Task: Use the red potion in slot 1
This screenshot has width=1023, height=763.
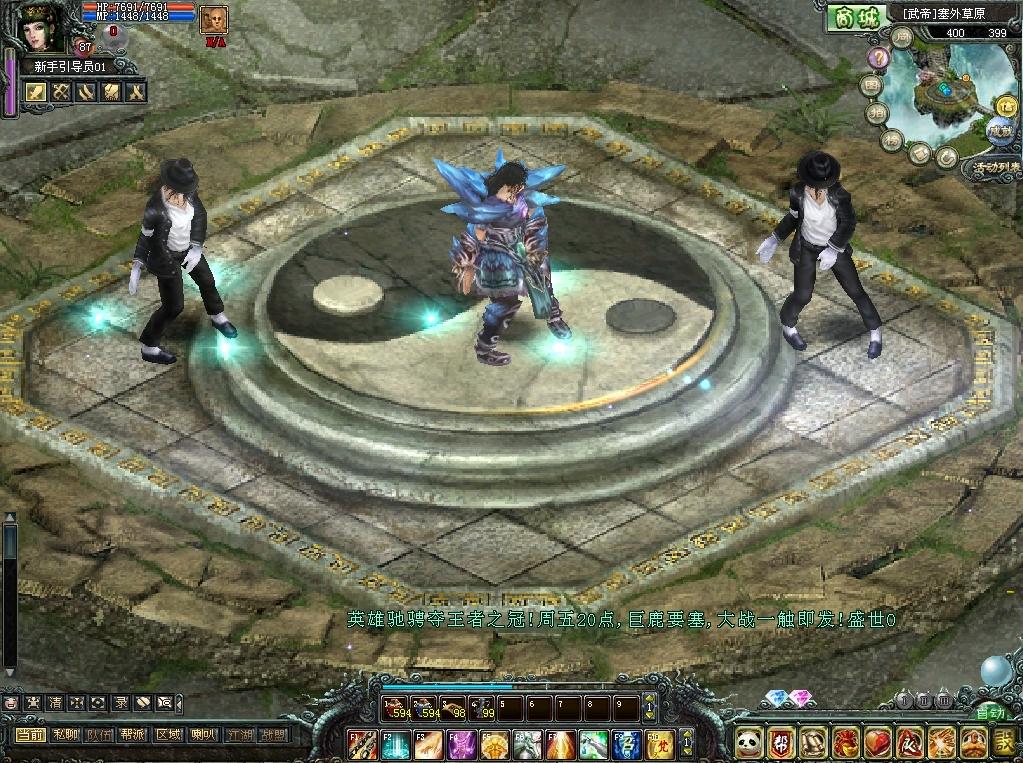Action: (x=394, y=709)
